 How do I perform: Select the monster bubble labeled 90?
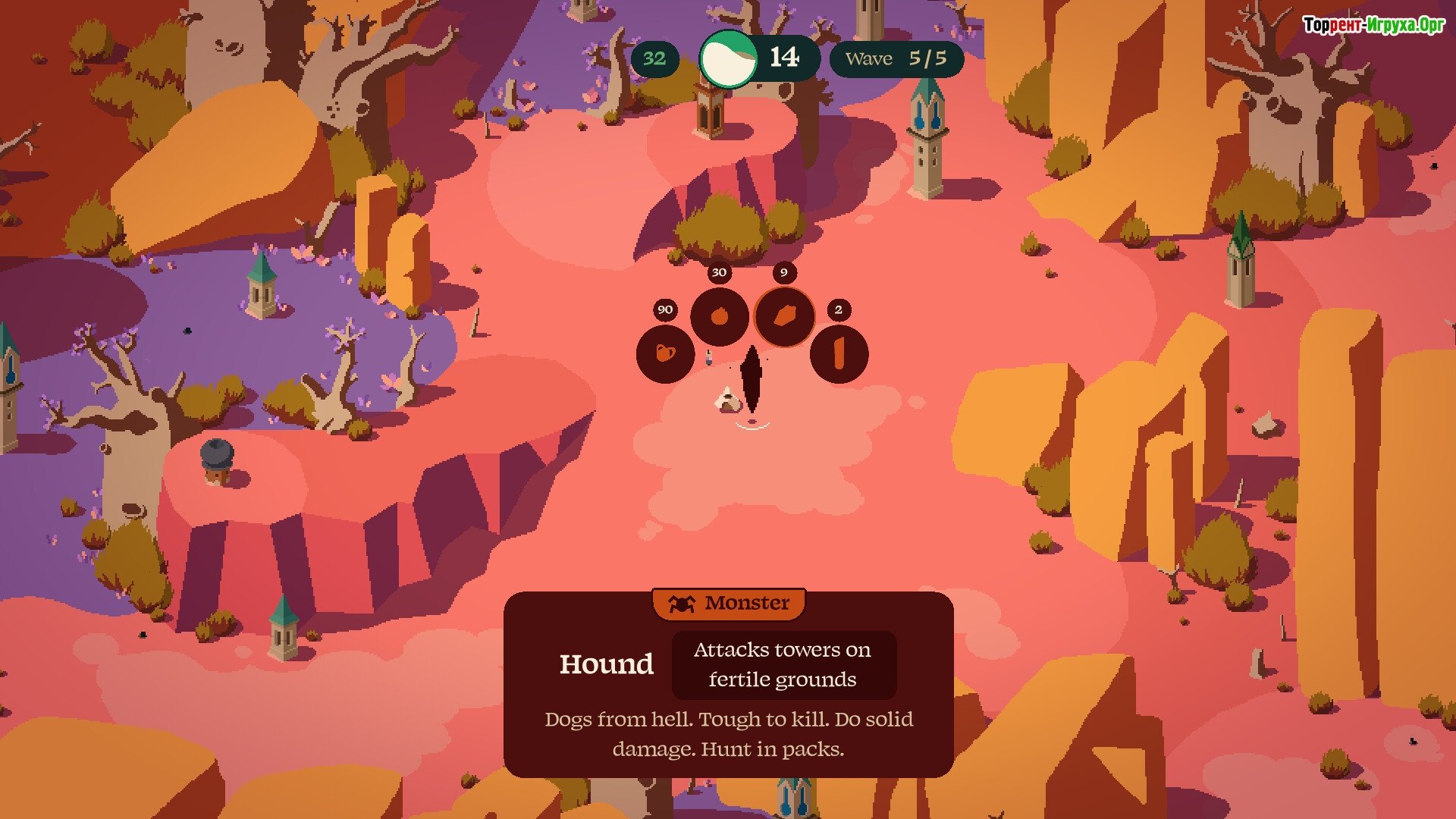pyautogui.click(x=665, y=353)
